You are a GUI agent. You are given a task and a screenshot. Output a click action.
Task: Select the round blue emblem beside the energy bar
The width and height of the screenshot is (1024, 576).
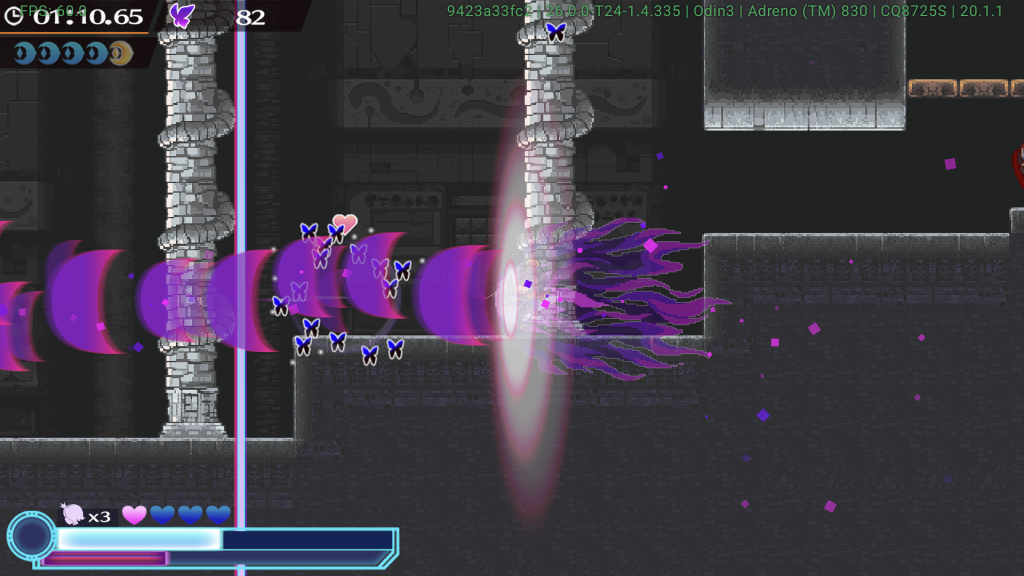pos(32,535)
